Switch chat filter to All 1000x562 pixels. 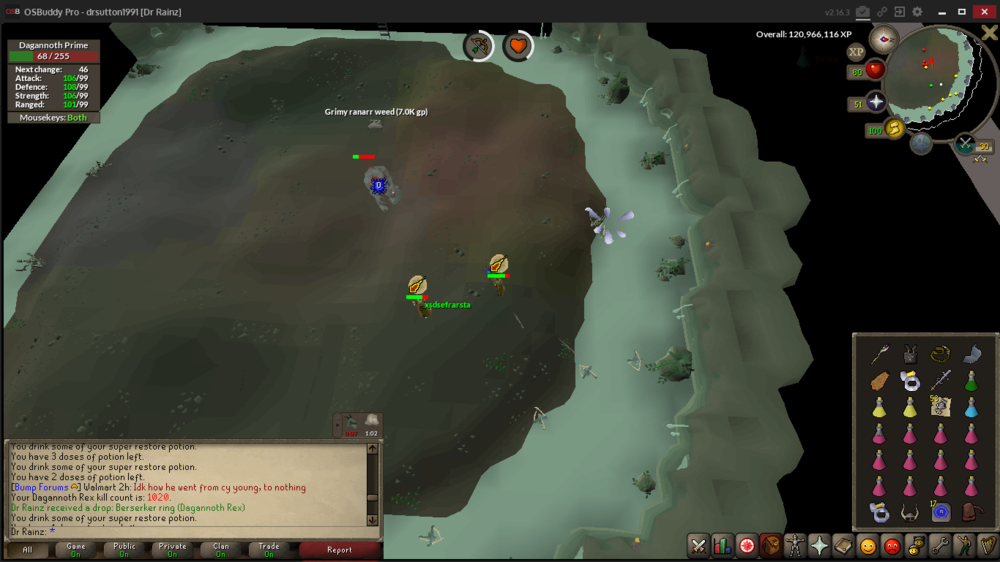tap(27, 549)
